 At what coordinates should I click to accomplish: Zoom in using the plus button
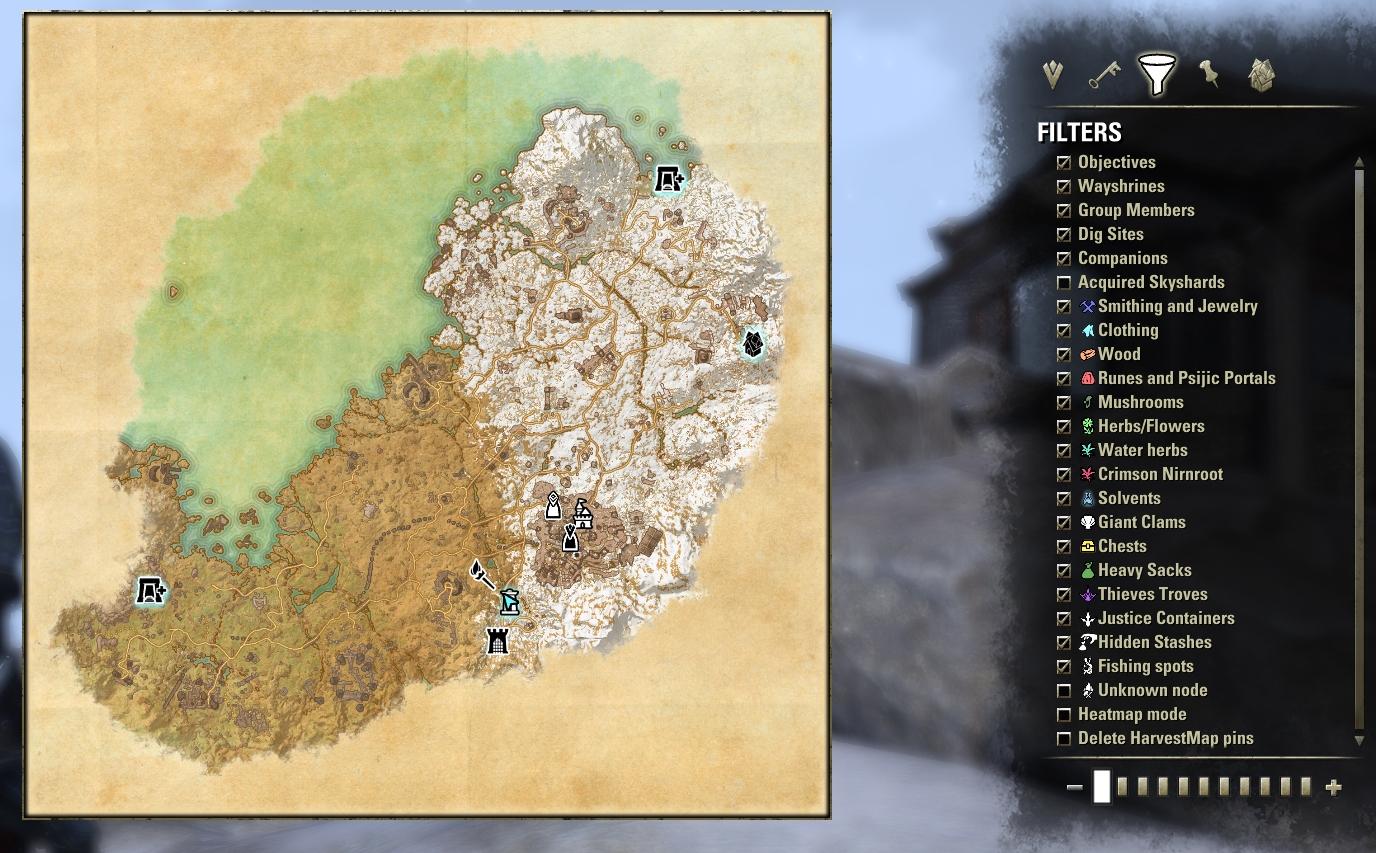pos(1334,787)
